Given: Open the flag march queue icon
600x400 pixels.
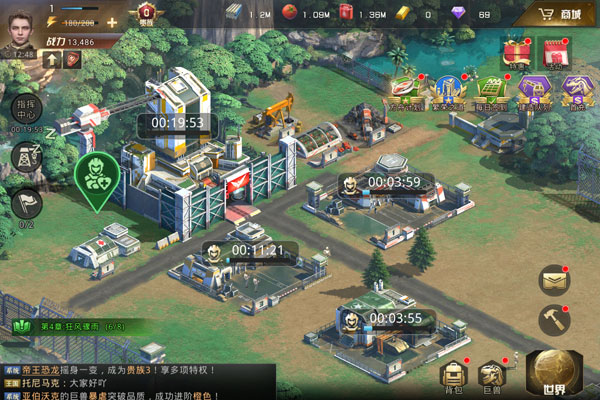Looking at the screenshot, I should [x=26, y=204].
